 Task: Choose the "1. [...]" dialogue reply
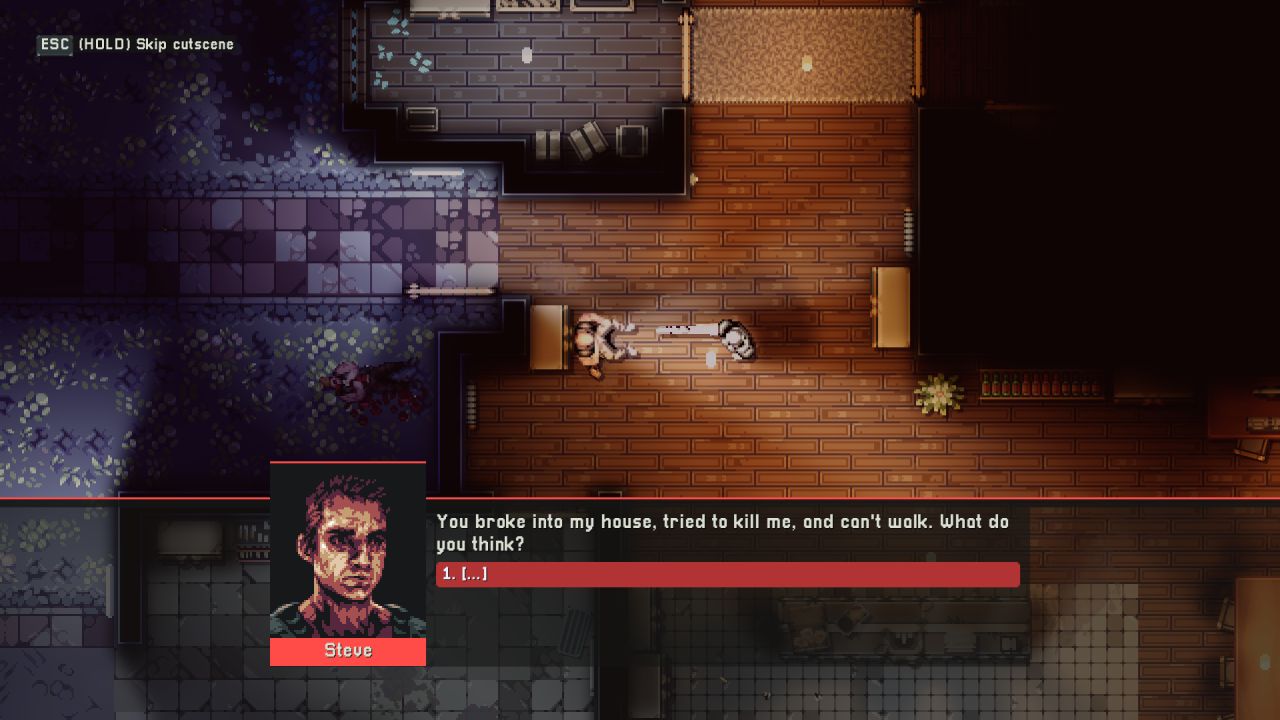[727, 574]
